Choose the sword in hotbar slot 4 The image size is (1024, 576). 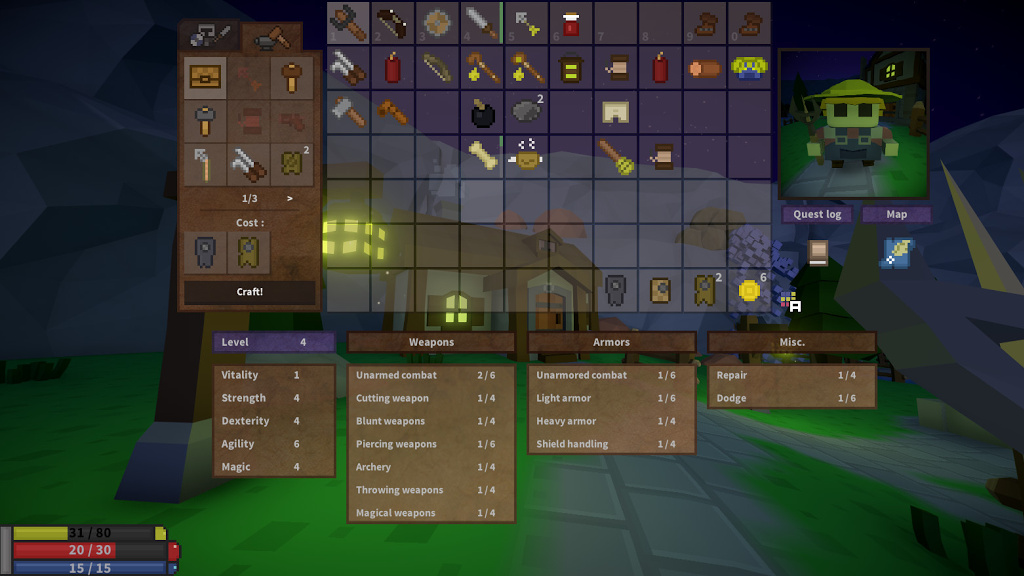coord(482,22)
